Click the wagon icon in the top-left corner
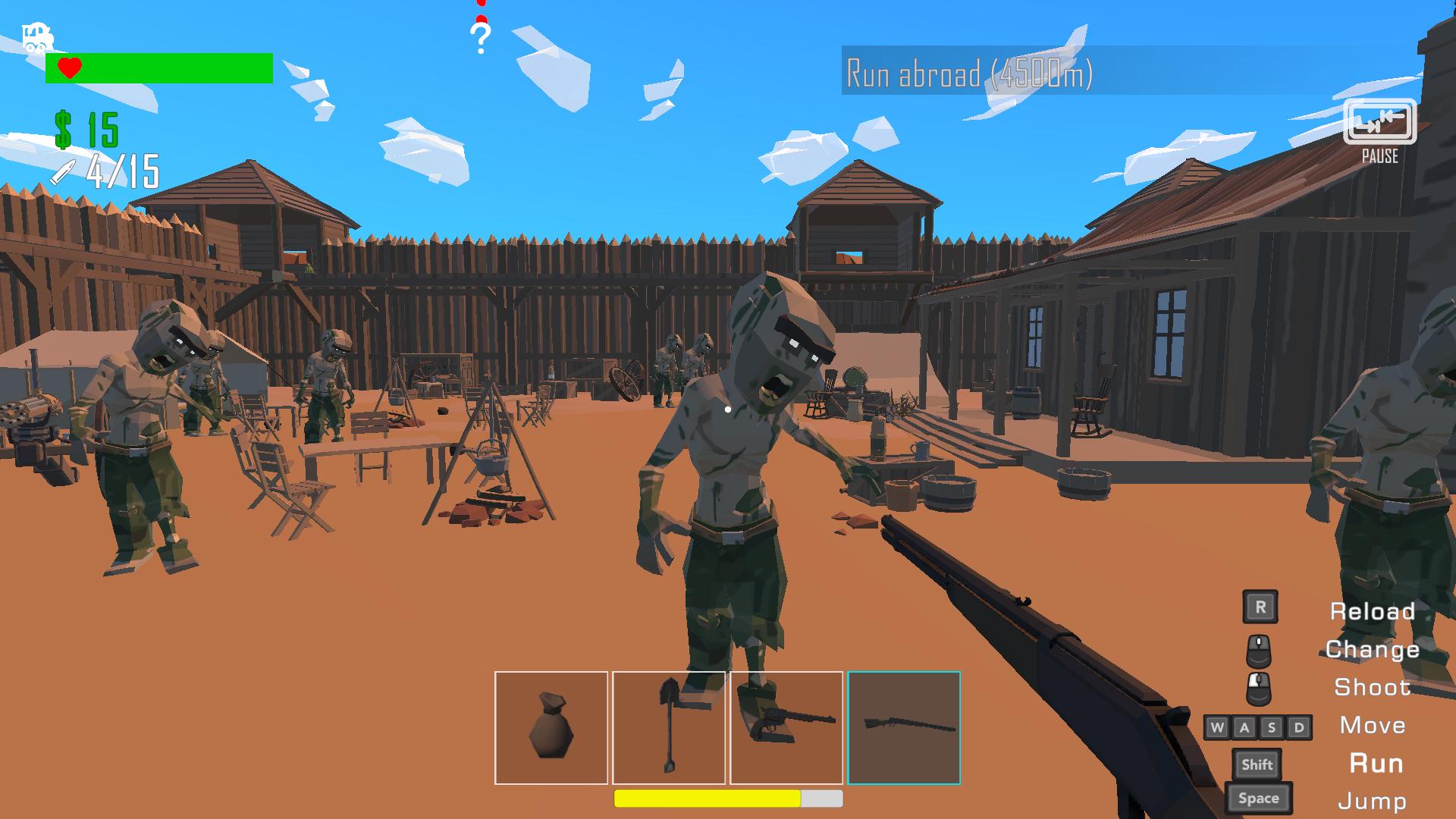The image size is (1456, 819). coord(36,38)
